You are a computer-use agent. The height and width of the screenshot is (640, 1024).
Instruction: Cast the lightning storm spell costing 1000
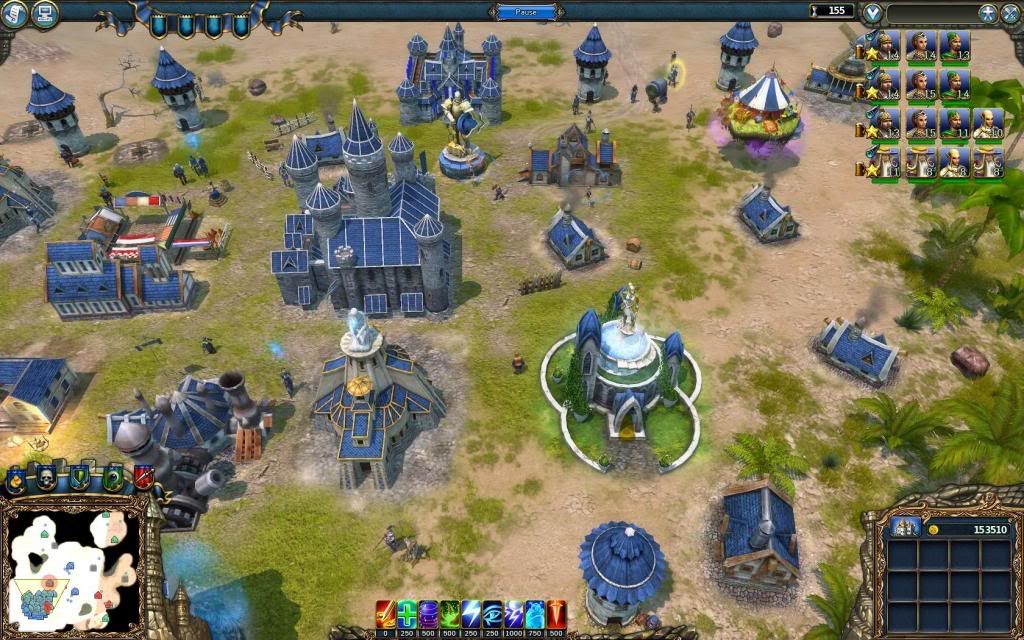pos(514,613)
